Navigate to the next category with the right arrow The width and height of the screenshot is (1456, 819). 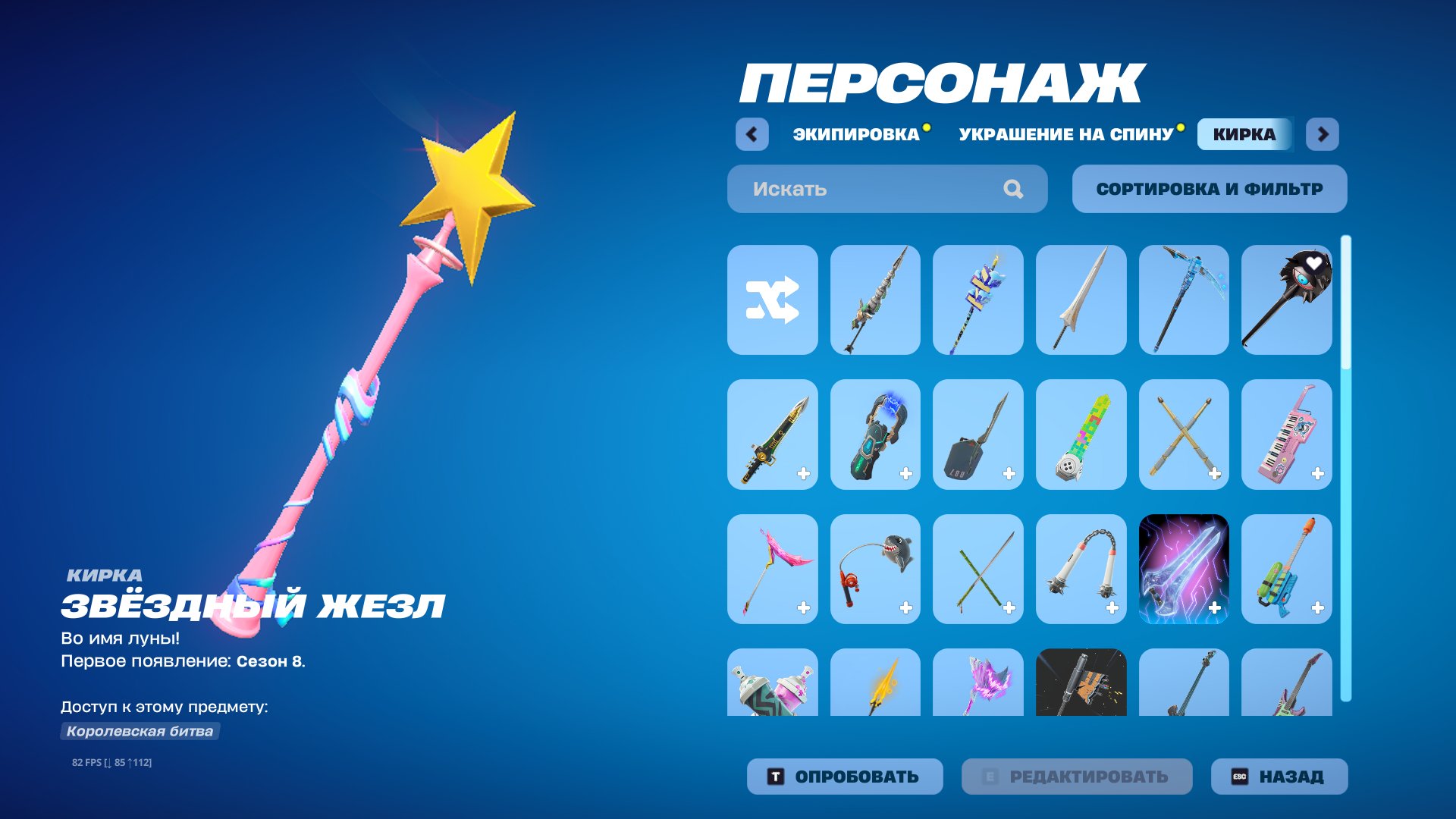click(1323, 133)
